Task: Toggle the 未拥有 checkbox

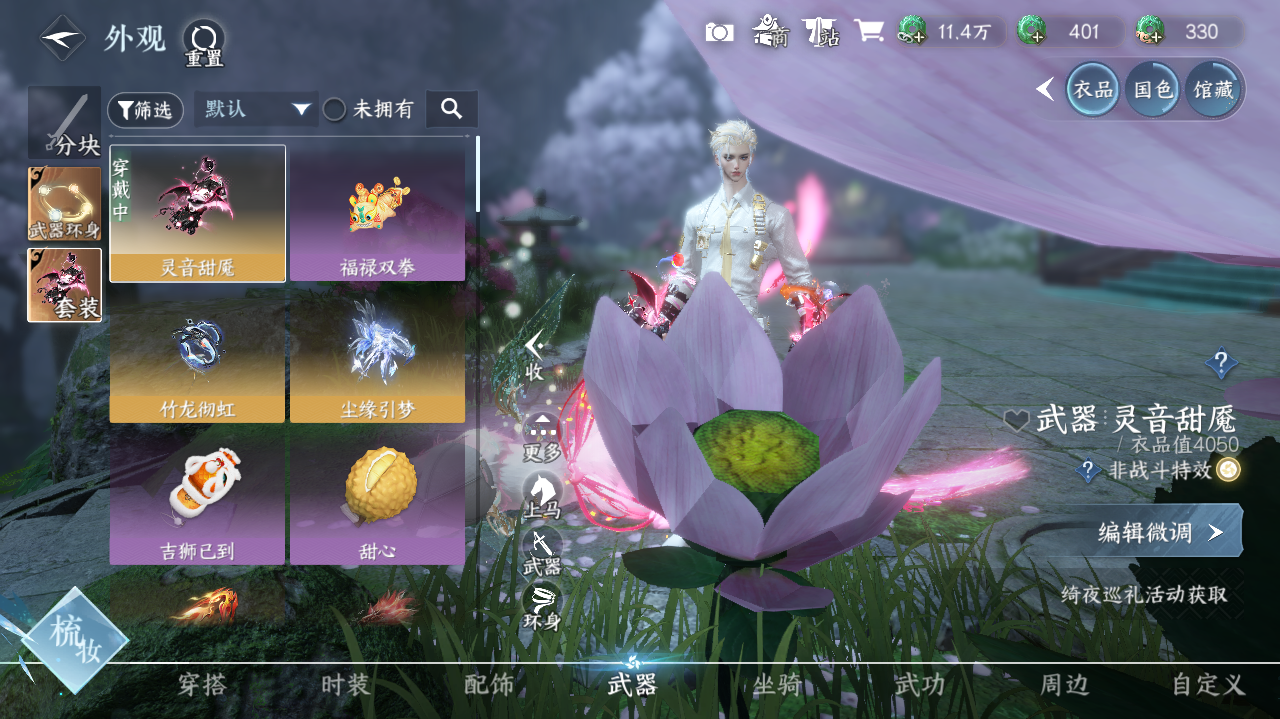Action: point(334,110)
